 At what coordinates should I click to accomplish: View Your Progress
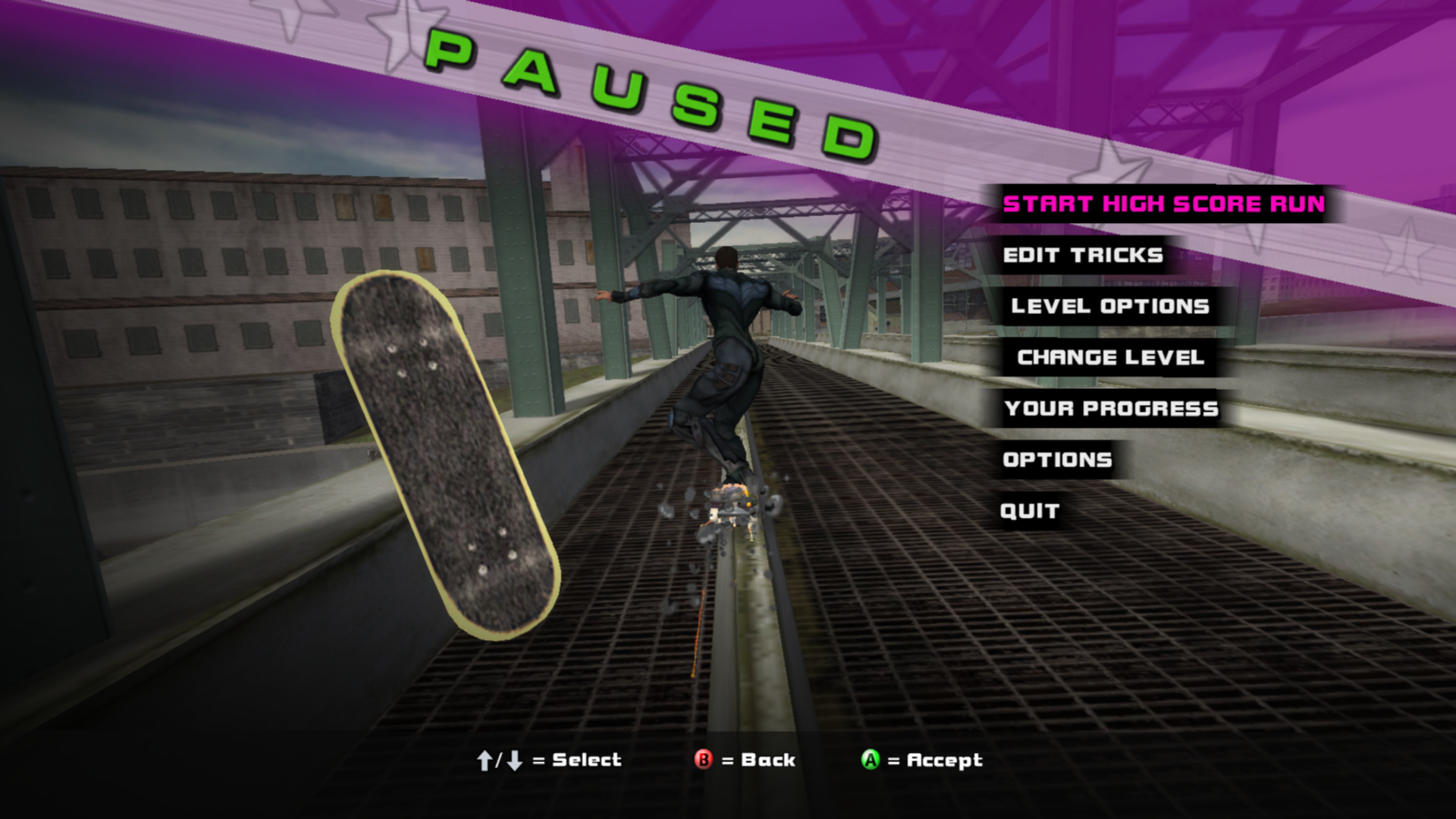[x=1111, y=409]
